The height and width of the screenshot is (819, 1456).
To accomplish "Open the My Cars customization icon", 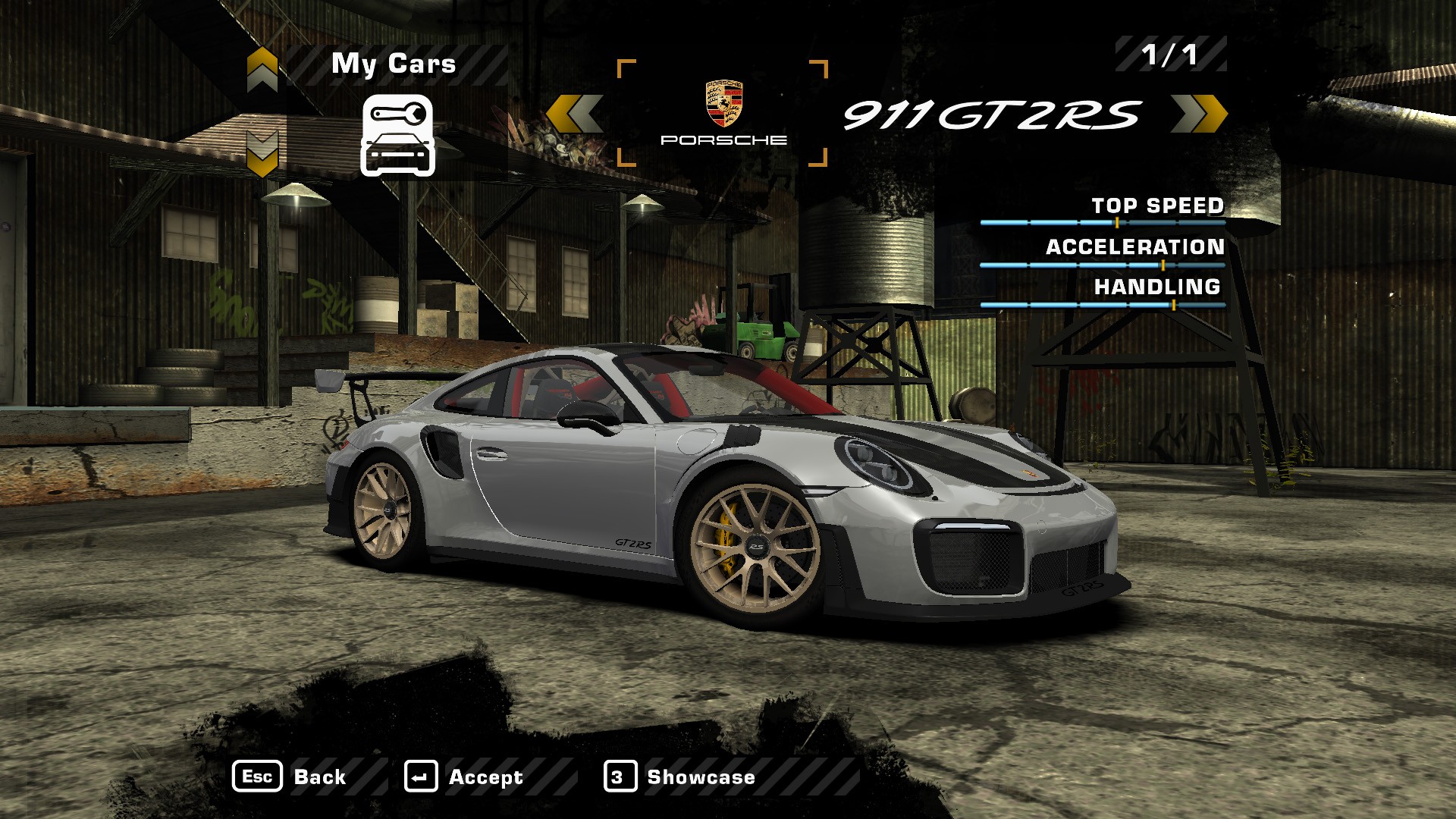I will 397,136.
